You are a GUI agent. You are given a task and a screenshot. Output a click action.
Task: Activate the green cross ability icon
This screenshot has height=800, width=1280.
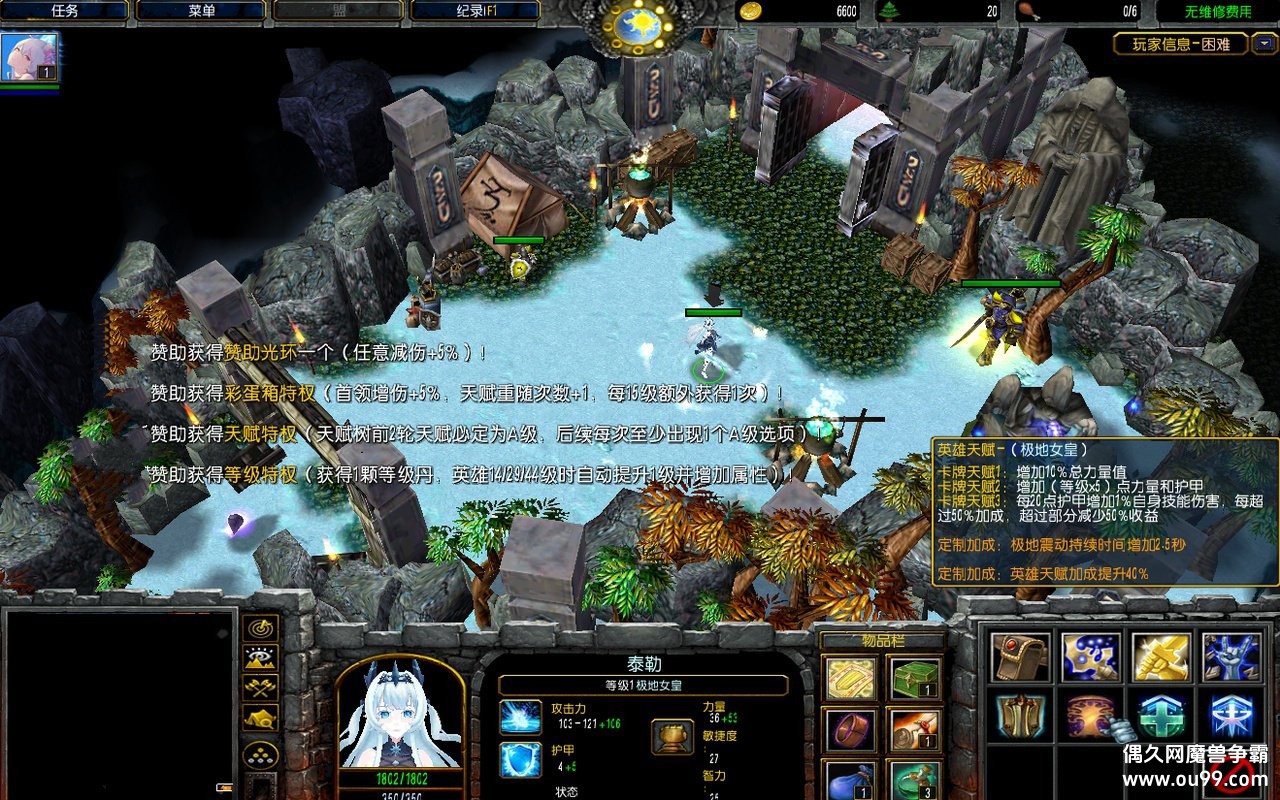(1161, 716)
